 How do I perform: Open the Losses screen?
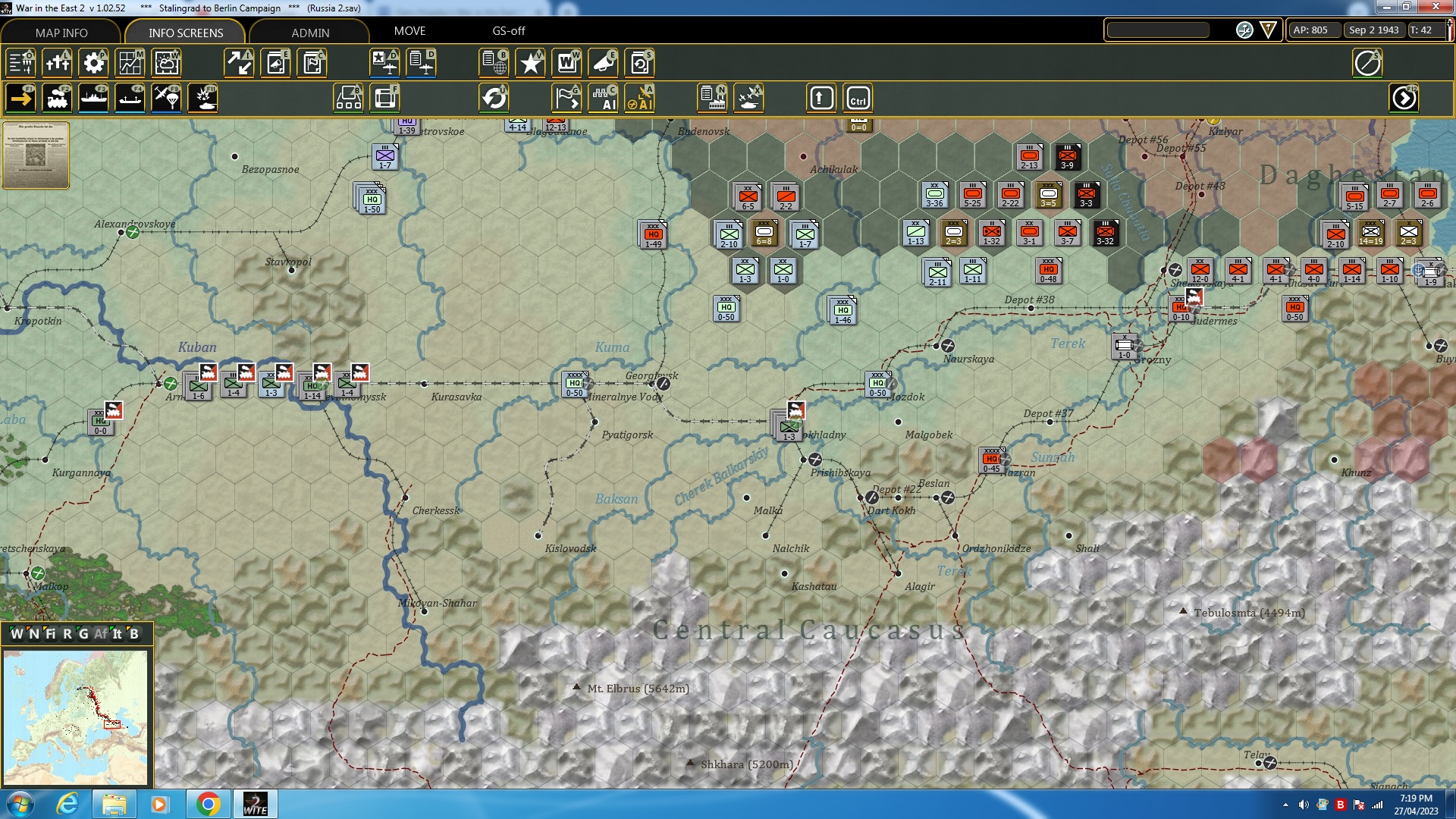[57, 63]
